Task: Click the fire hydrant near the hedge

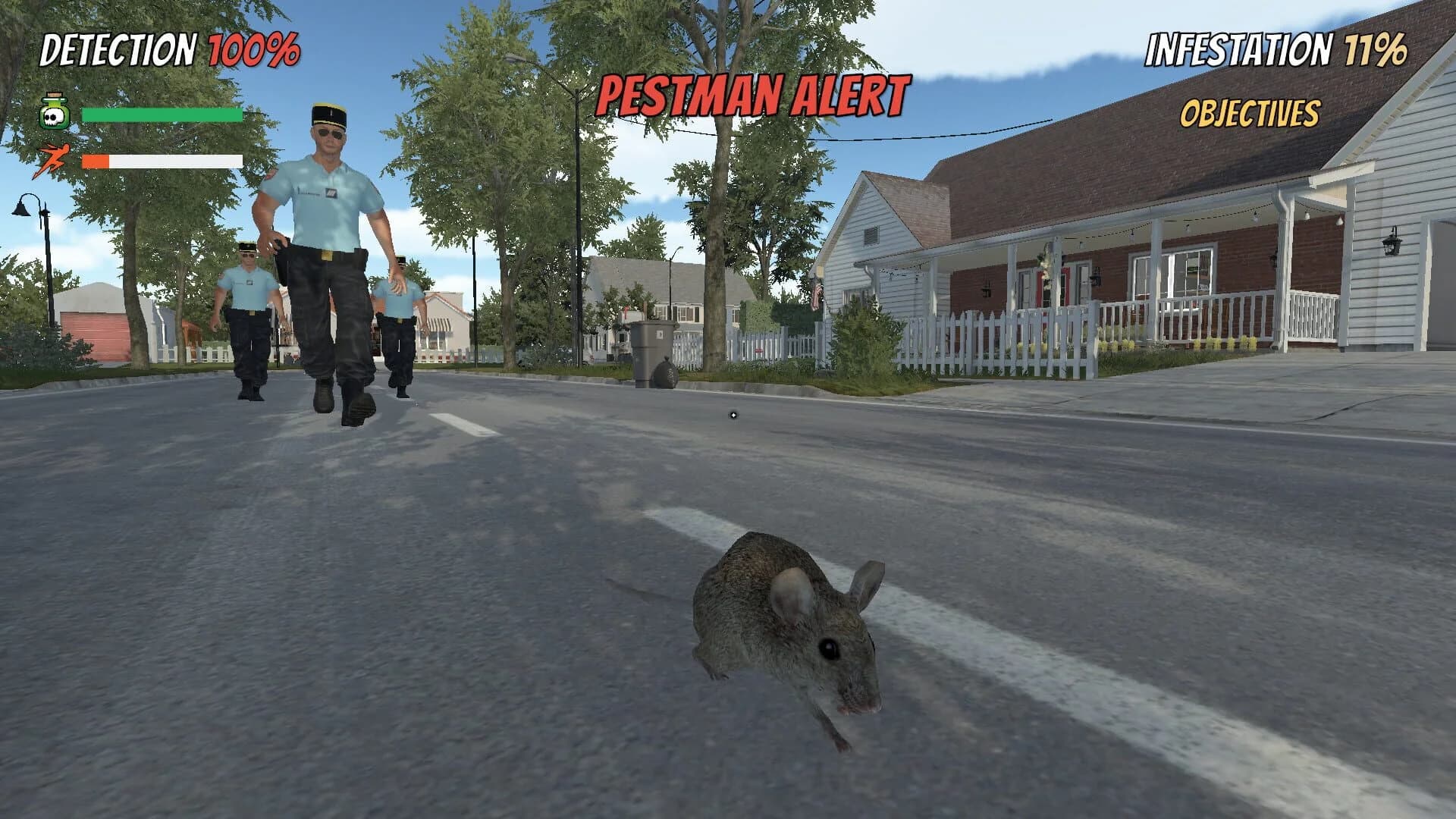Action: [759, 350]
